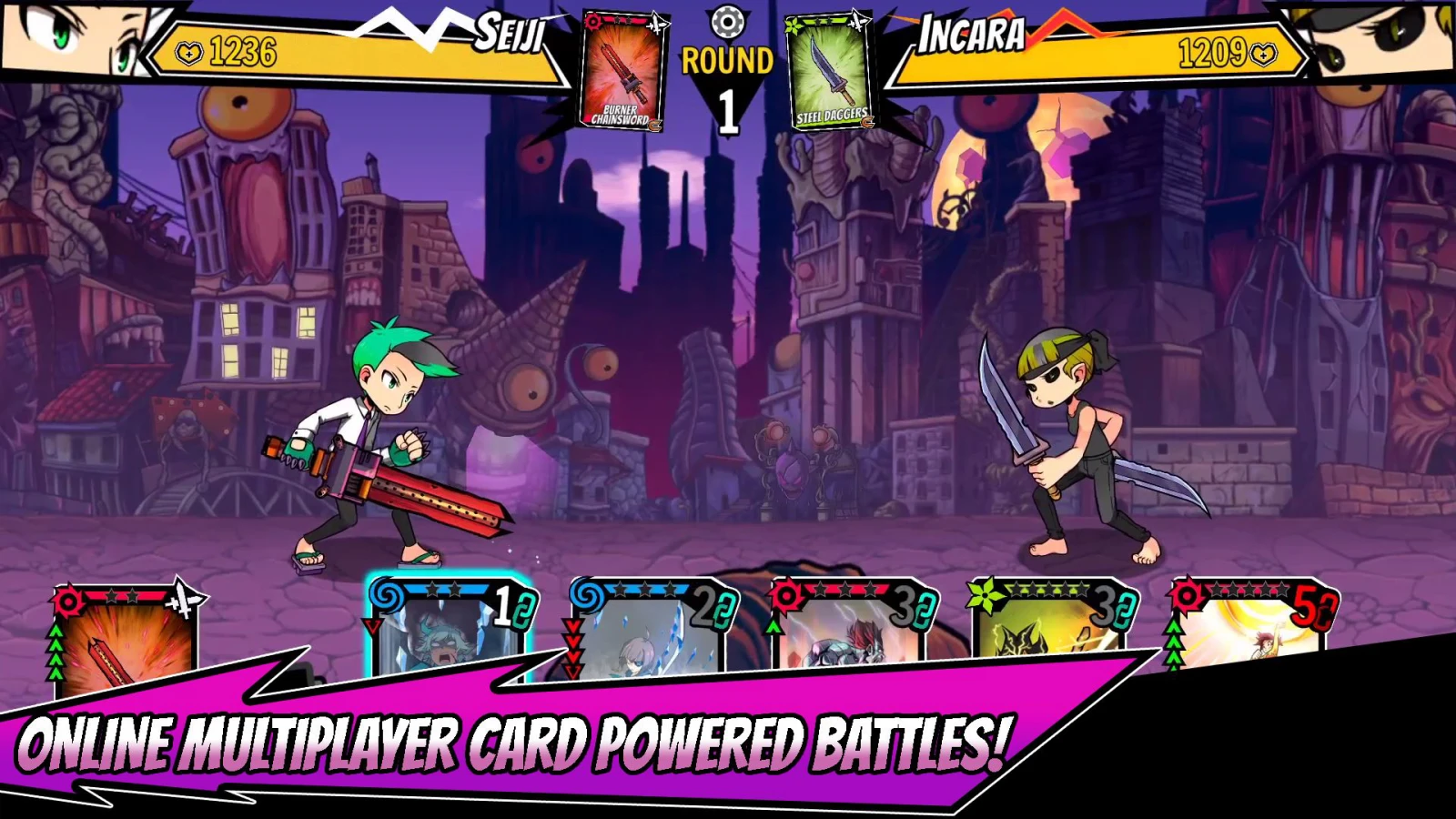Select the red cost-3 card
This screenshot has height=819, width=1456.
click(x=851, y=626)
